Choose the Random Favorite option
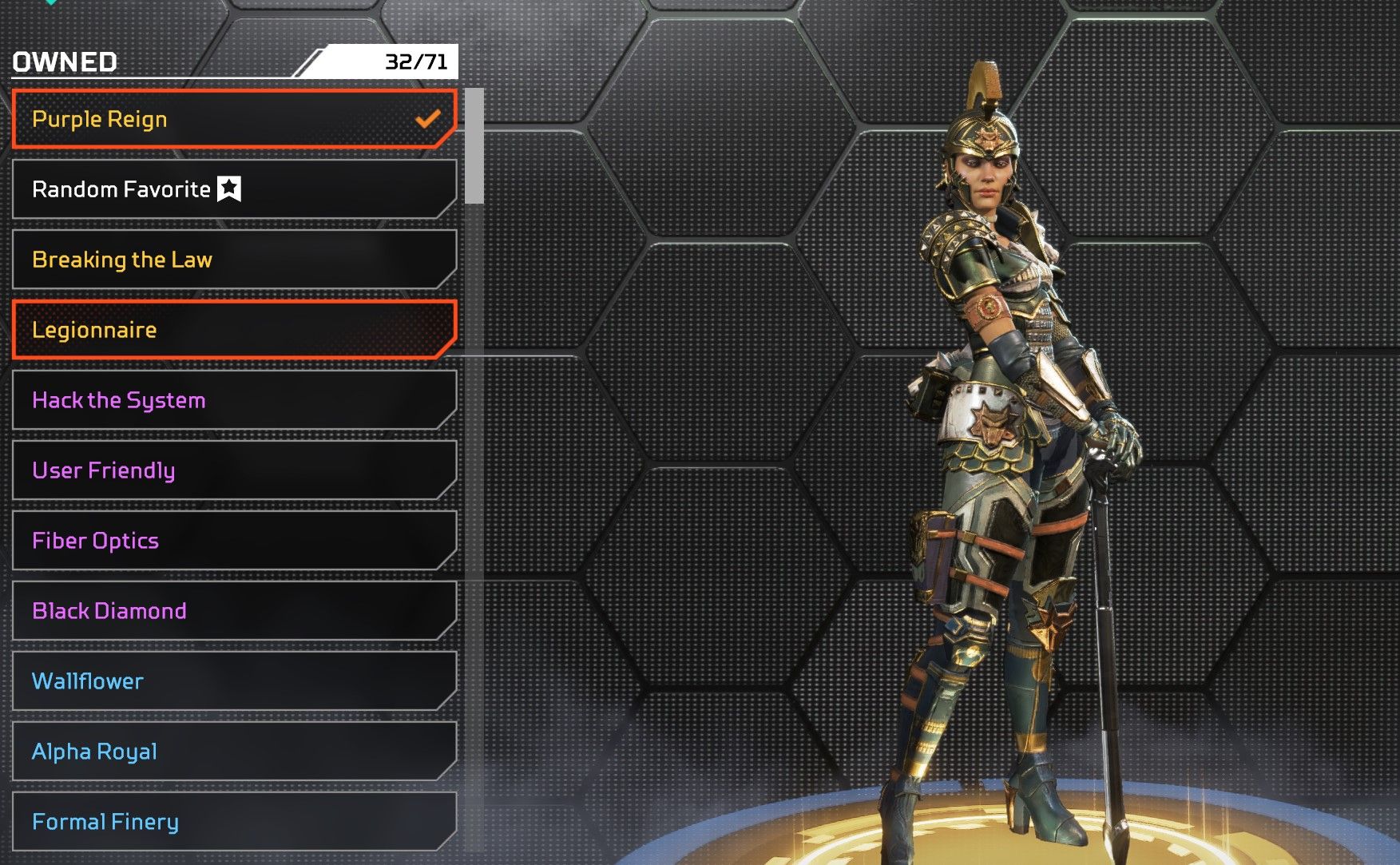 [x=233, y=189]
